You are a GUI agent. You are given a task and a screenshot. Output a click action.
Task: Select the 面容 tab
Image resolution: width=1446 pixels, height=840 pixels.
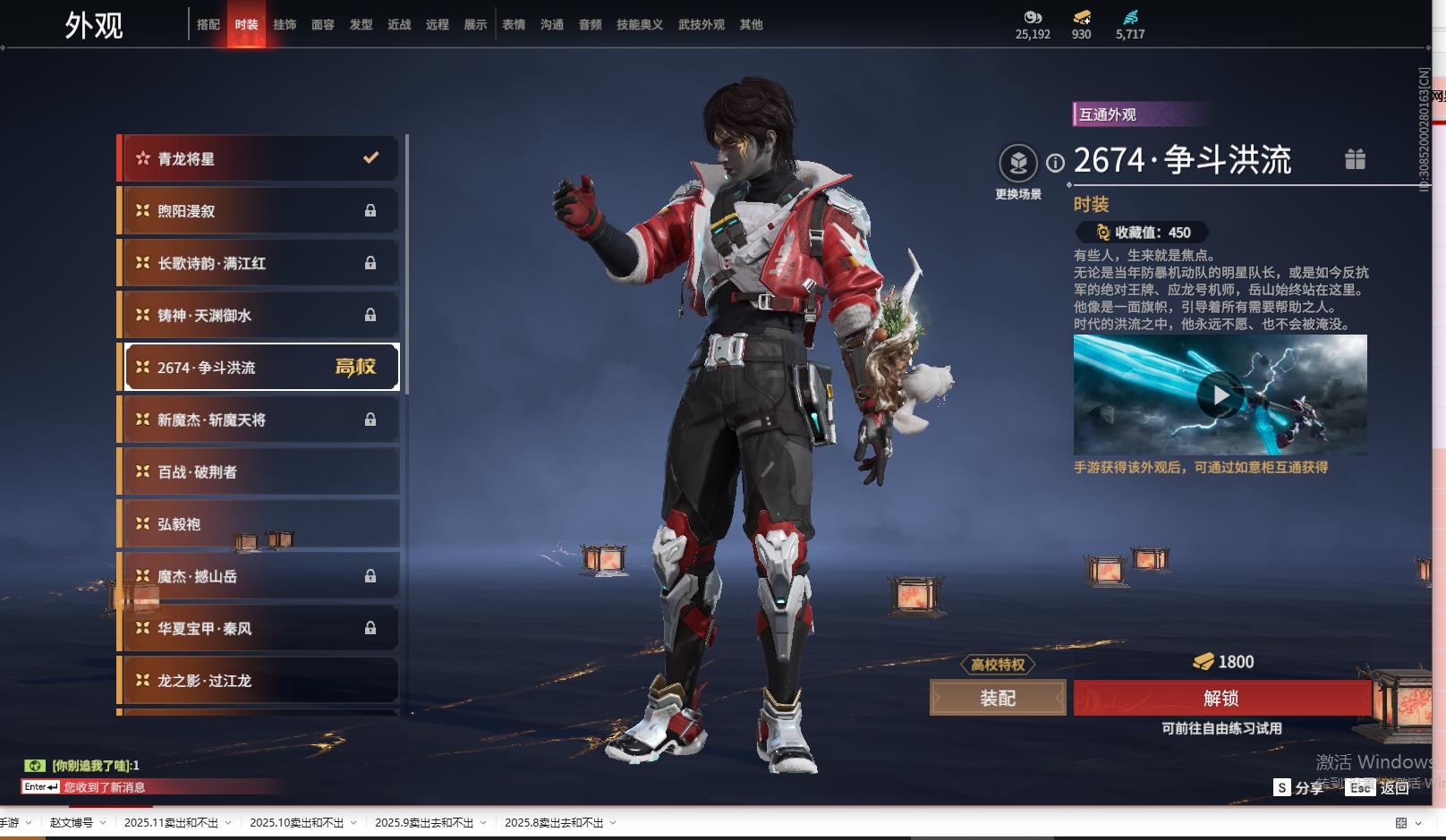point(323,25)
